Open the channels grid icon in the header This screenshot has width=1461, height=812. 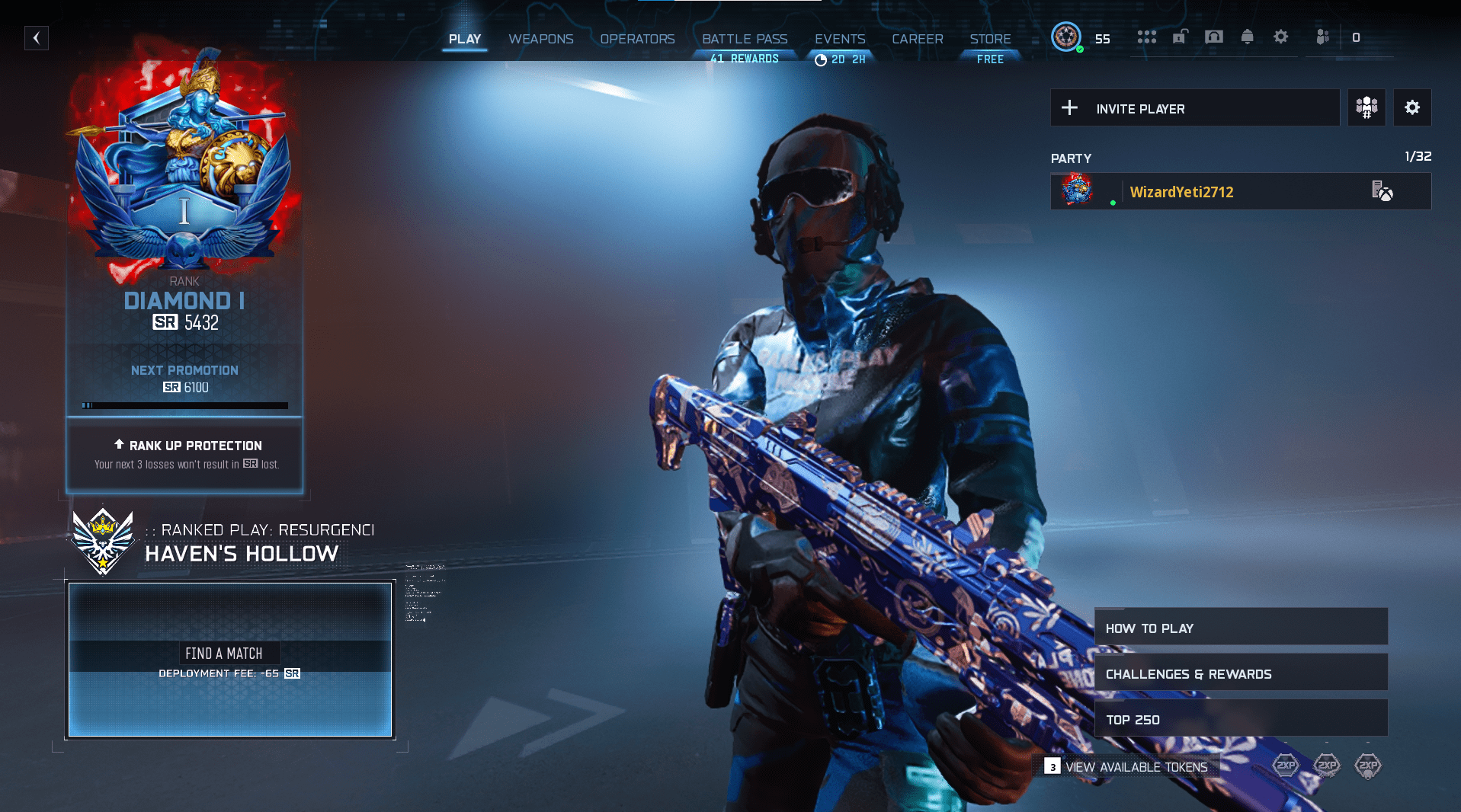click(x=1146, y=37)
